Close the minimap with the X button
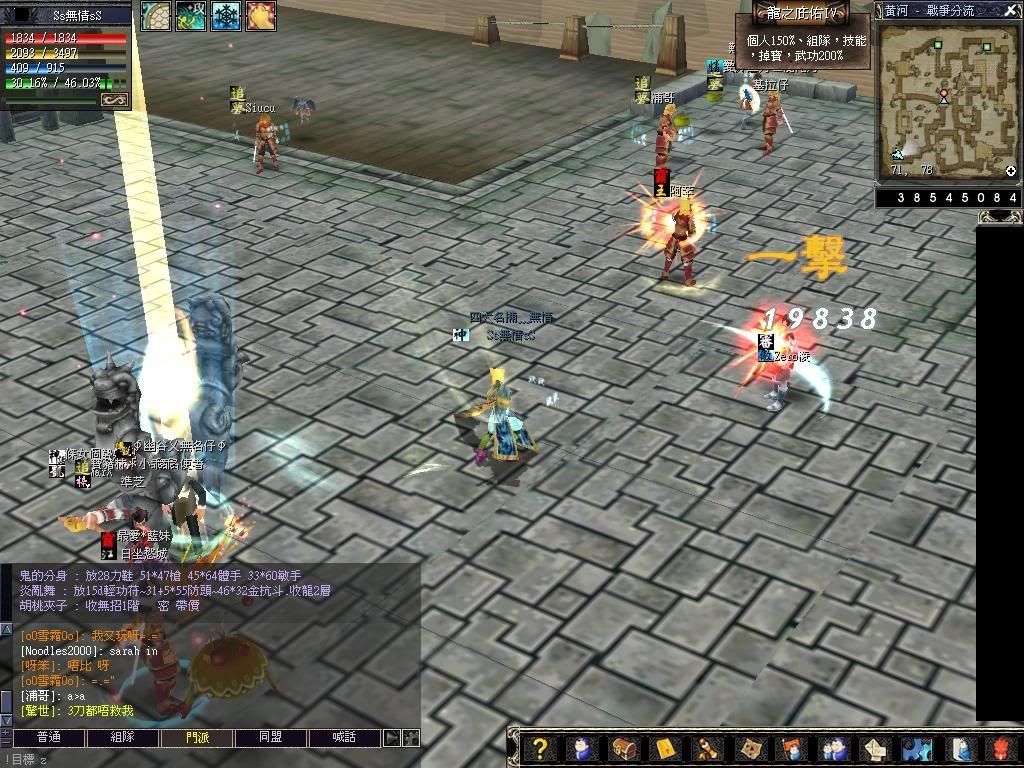The height and width of the screenshot is (768, 1024). (x=1013, y=9)
